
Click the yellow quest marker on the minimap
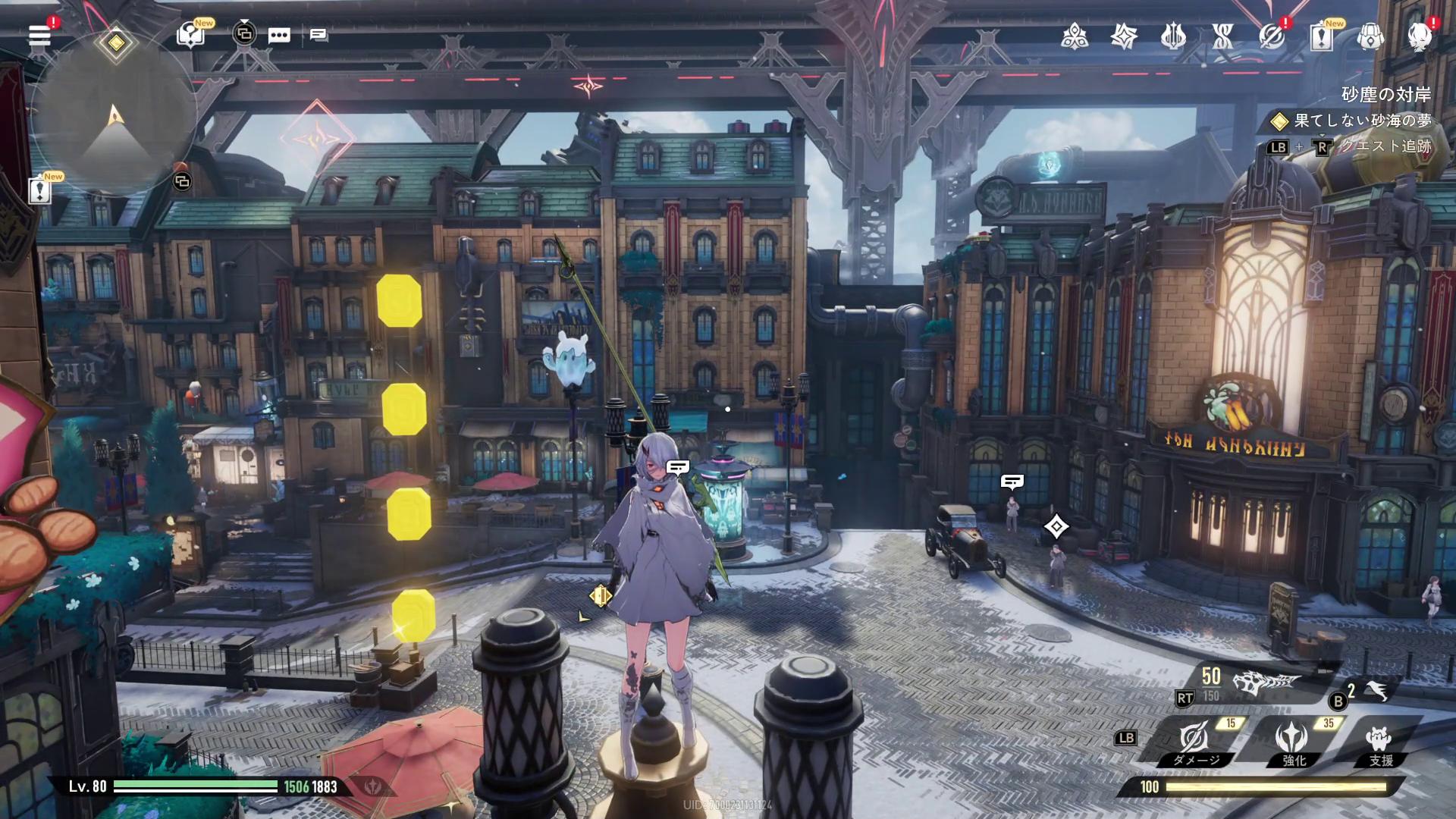tap(115, 43)
